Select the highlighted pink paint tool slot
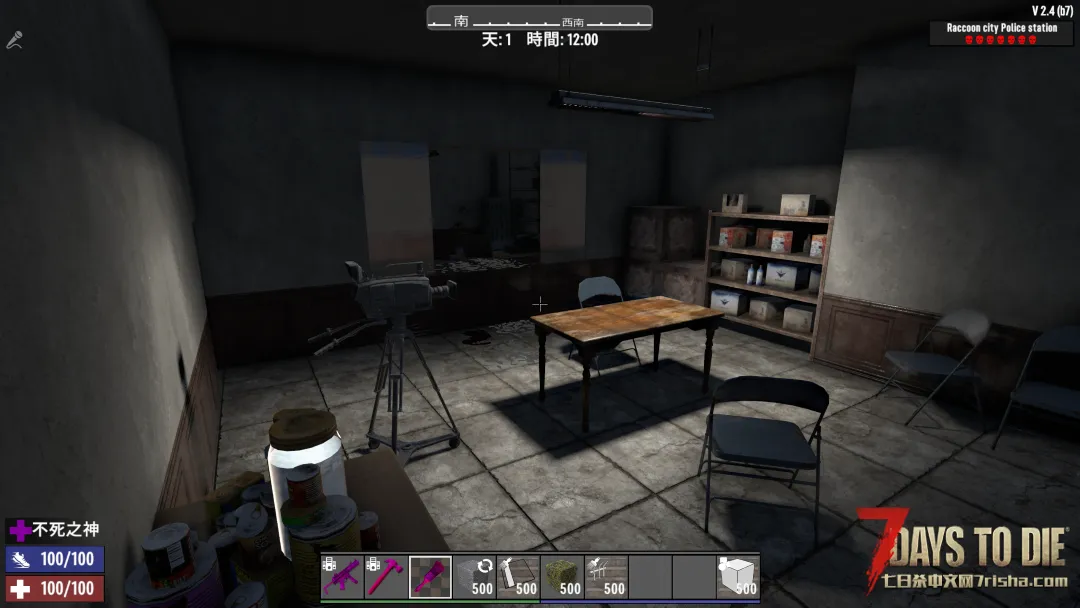1080x608 pixels. pos(430,577)
